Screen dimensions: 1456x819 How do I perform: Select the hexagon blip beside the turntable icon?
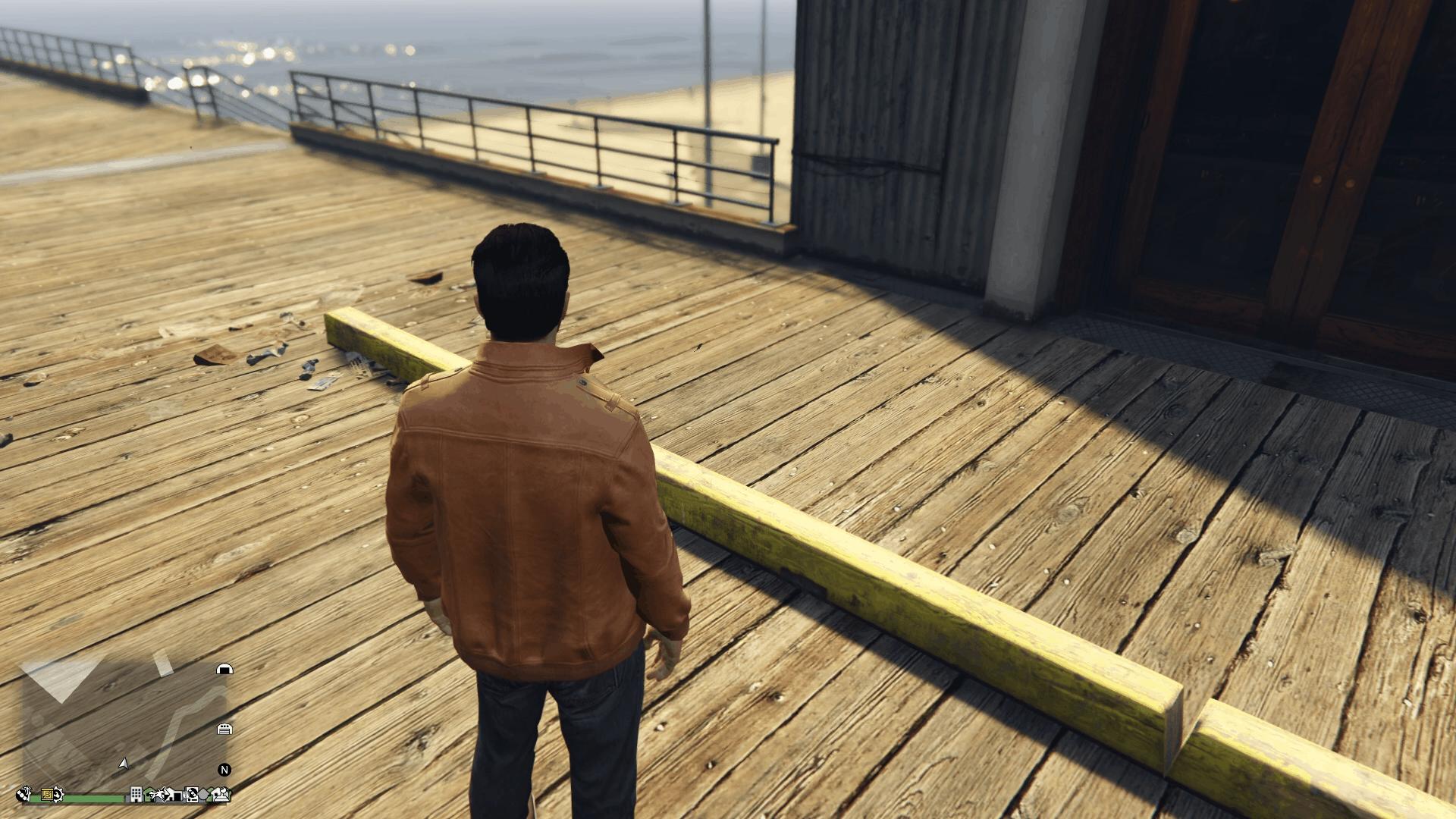[x=203, y=795]
